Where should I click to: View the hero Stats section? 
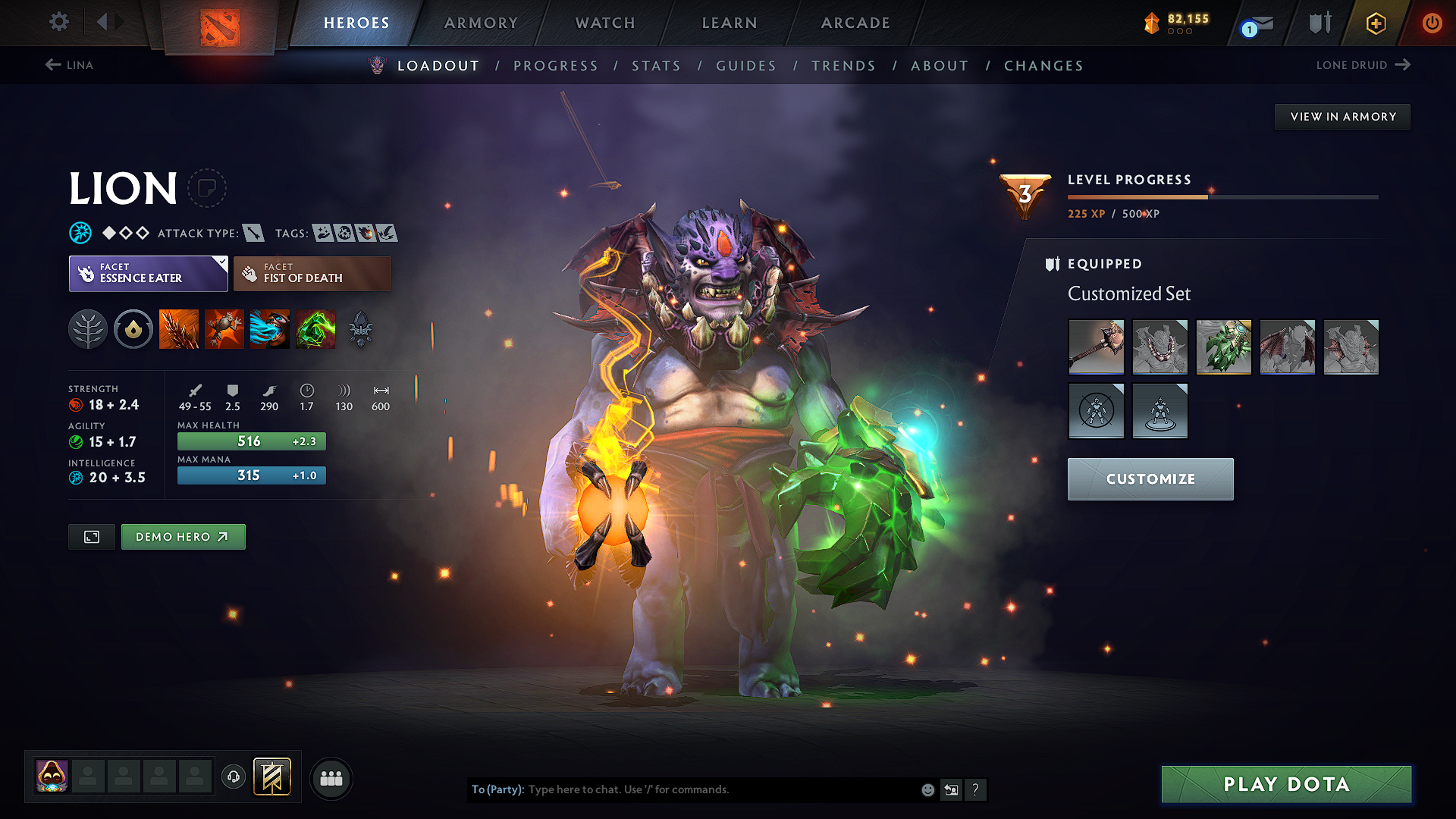(x=657, y=66)
